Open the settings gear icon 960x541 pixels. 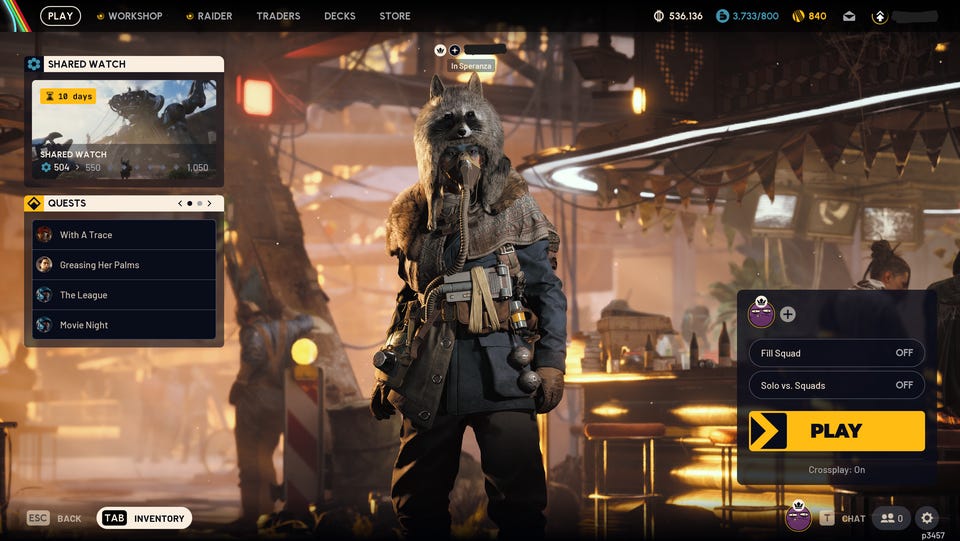[927, 518]
